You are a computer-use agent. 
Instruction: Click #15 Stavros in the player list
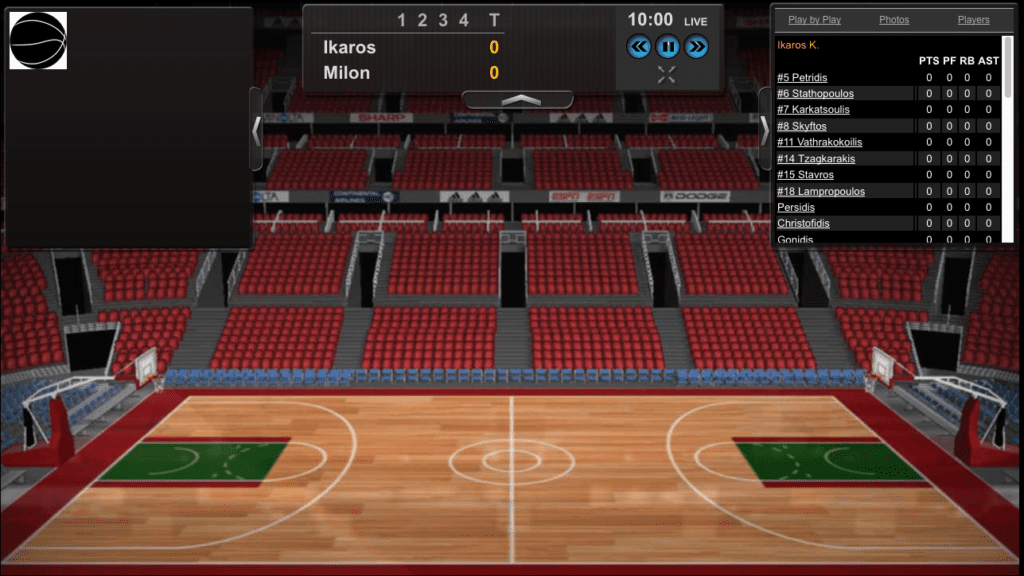(x=805, y=175)
